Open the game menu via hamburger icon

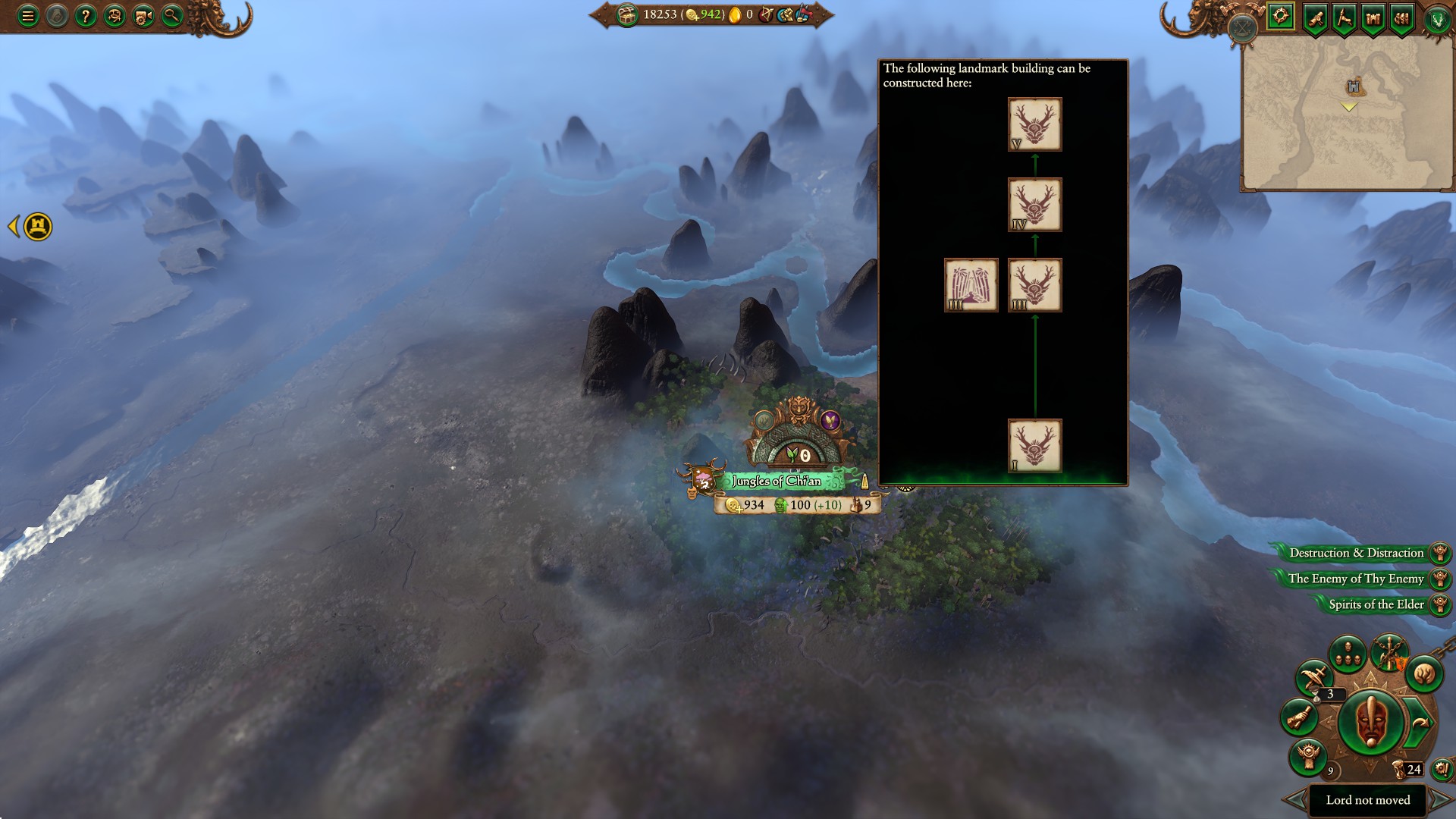pos(27,16)
